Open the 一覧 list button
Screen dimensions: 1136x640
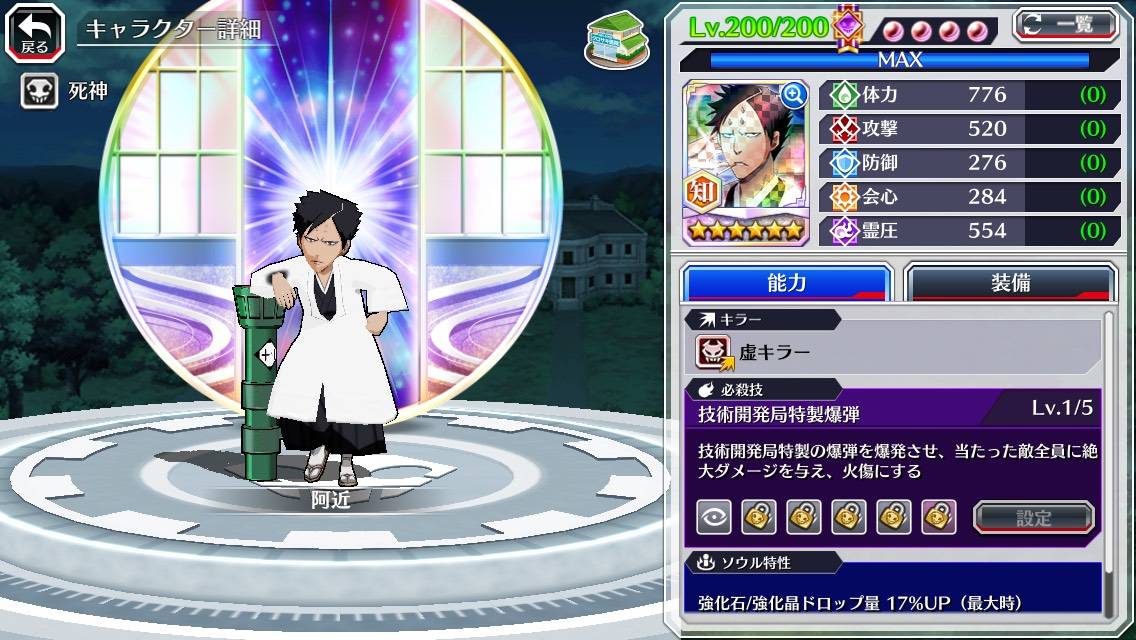(x=1066, y=25)
